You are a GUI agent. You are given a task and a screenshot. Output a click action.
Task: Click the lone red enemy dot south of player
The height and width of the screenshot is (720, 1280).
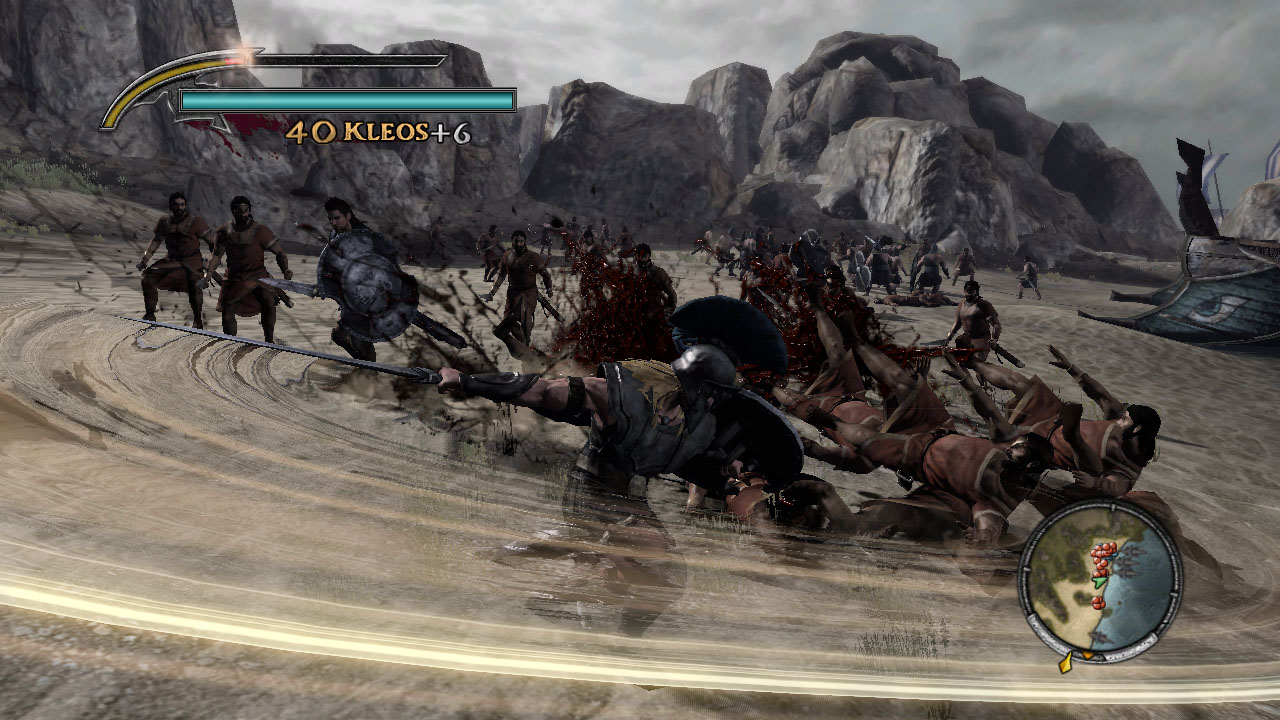tap(1099, 603)
